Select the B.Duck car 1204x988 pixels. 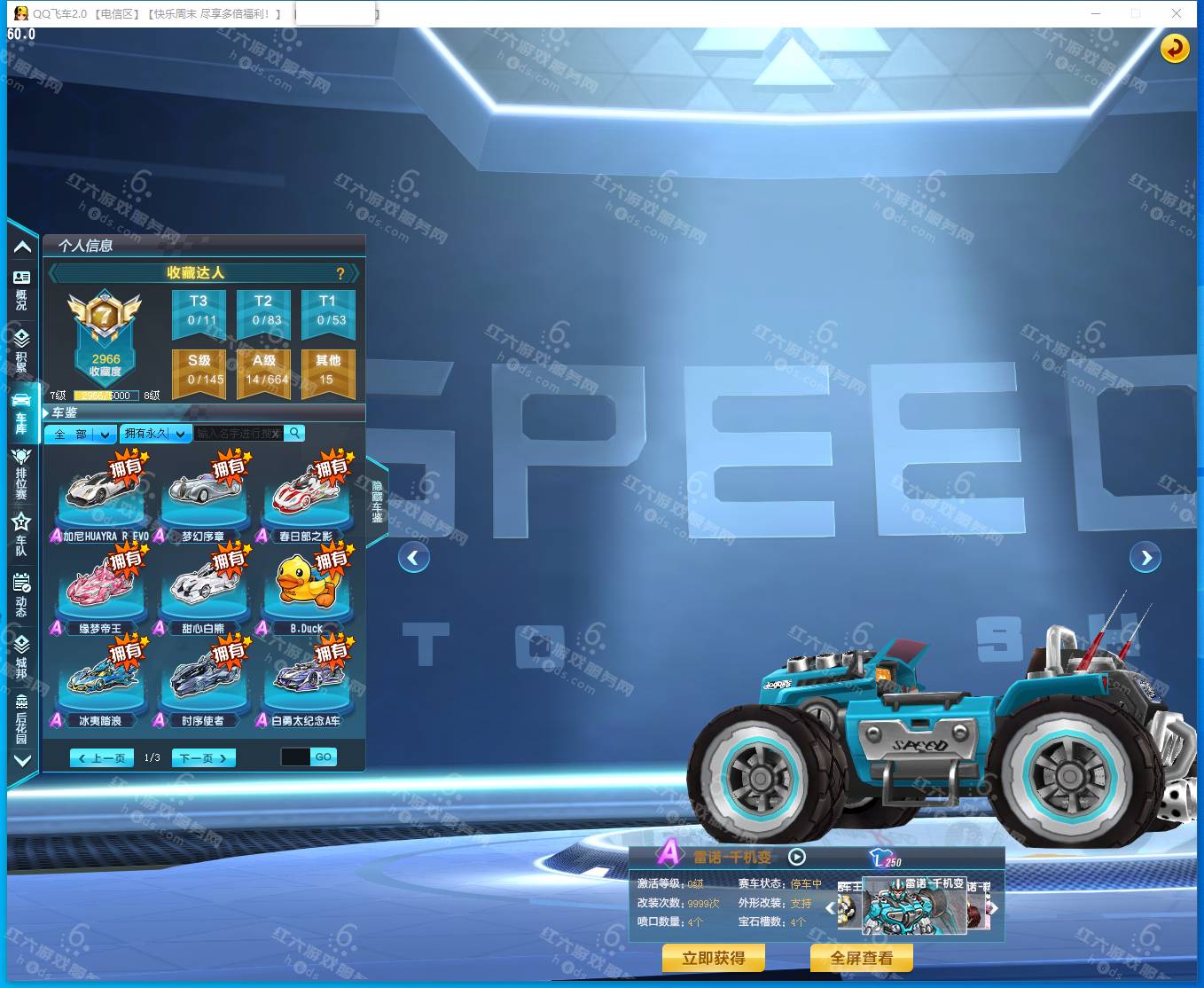pos(306,587)
